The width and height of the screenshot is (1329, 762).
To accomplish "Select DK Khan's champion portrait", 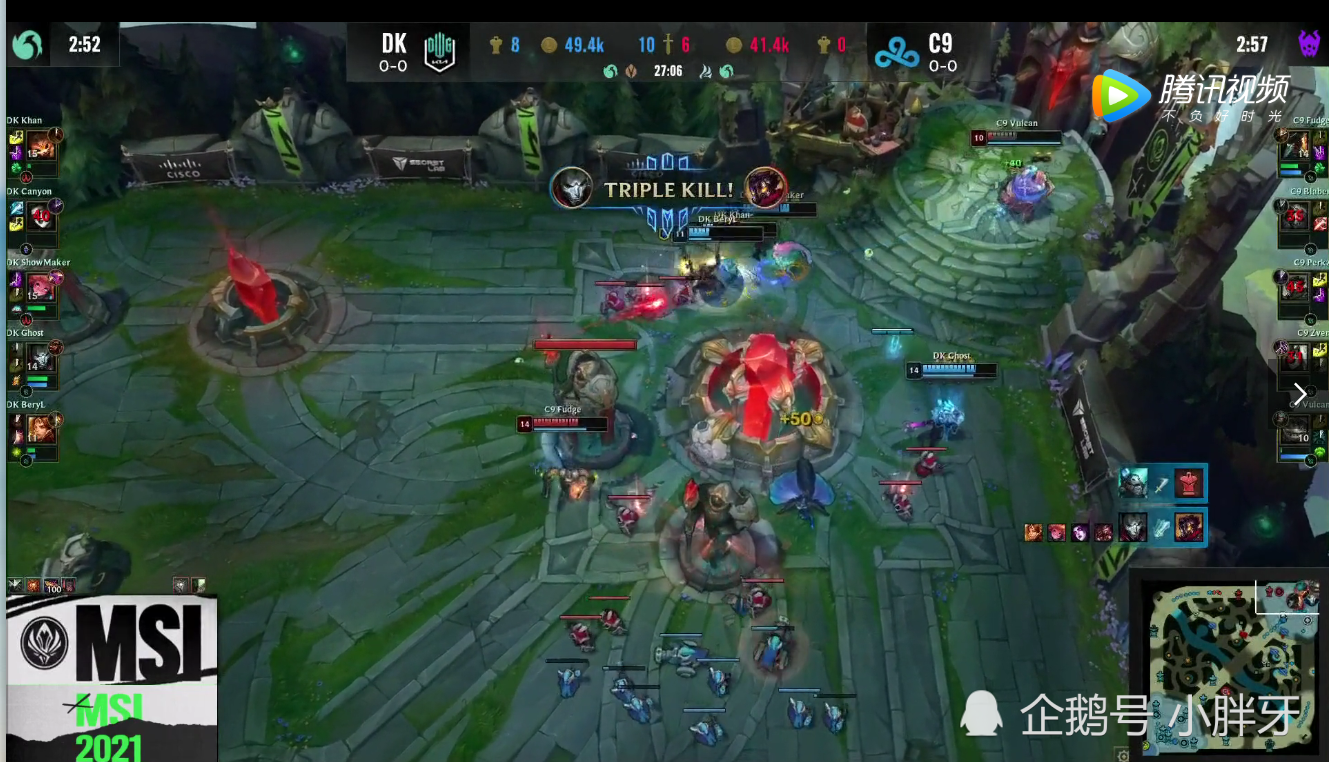I will (41, 146).
